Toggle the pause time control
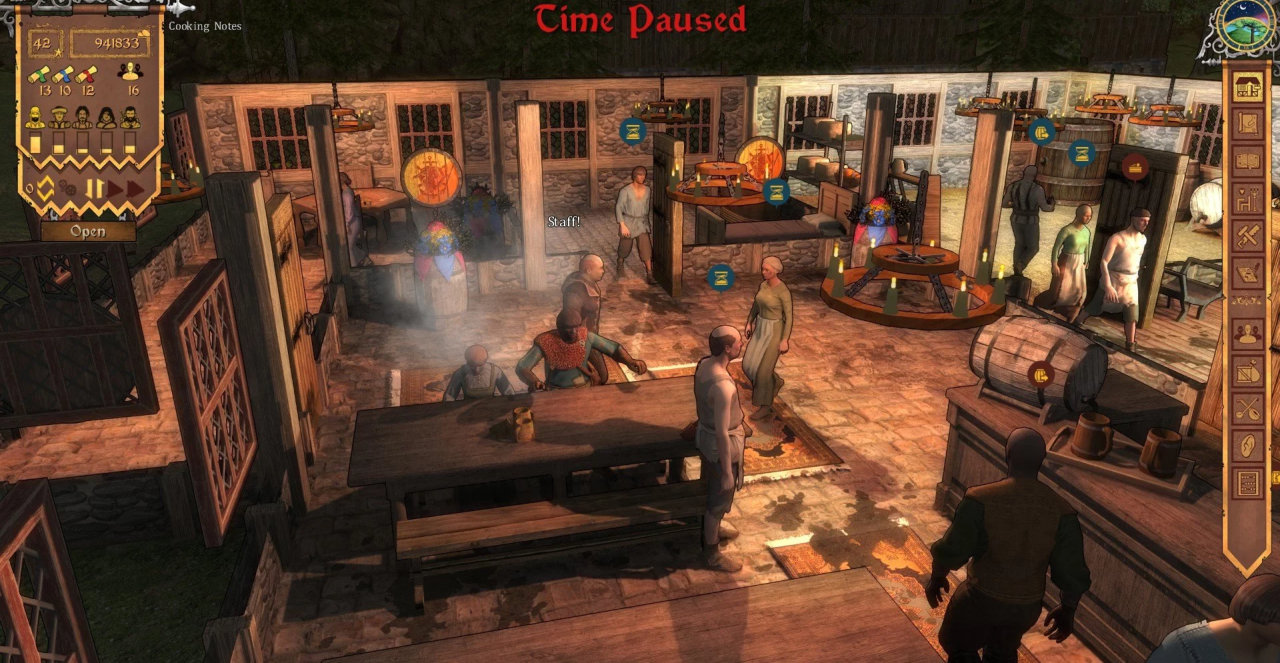 (x=94, y=188)
